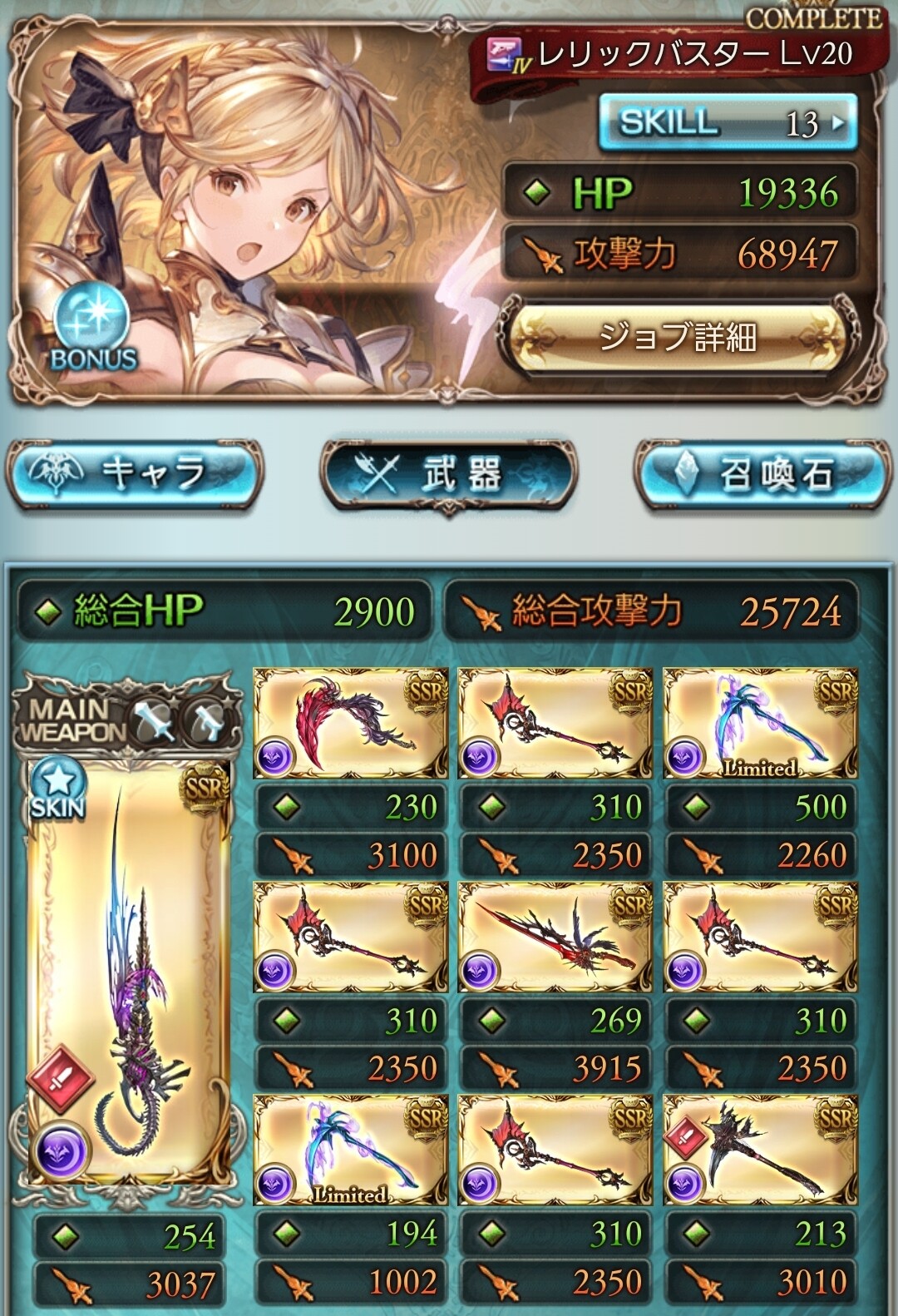Show the 召喚石 summon stones tab

761,473
